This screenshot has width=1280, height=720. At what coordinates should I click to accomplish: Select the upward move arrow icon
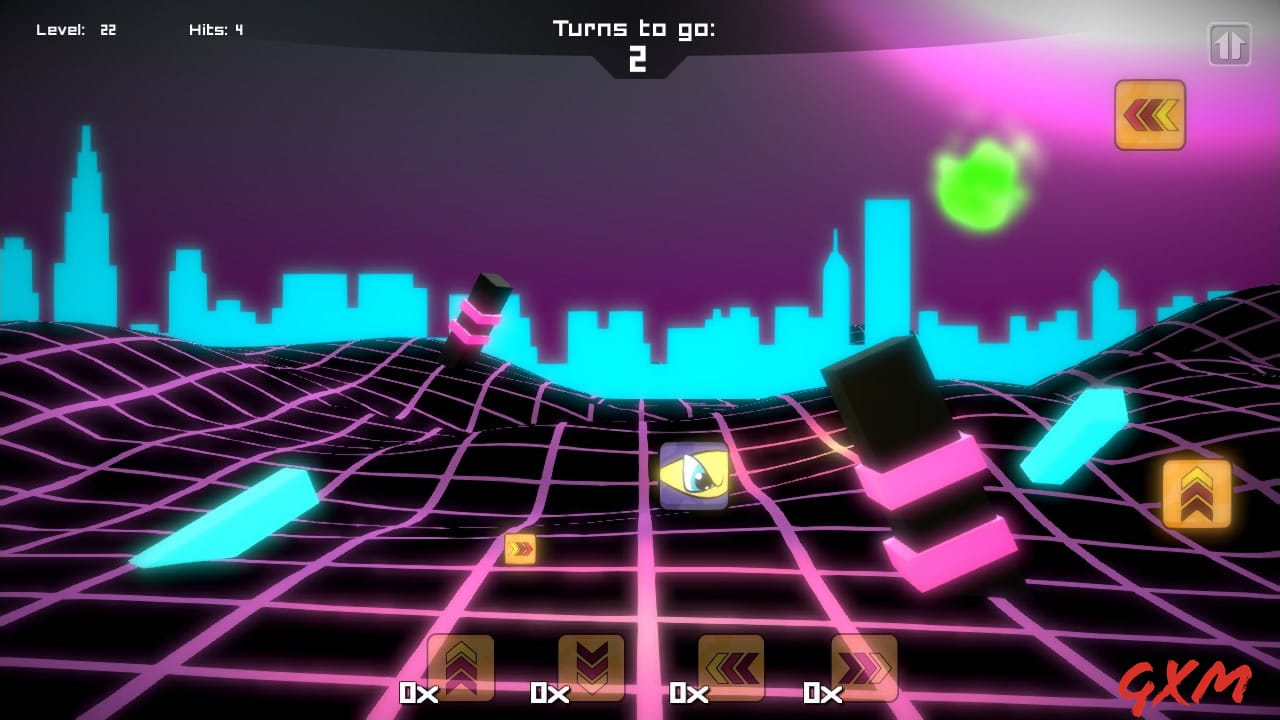[x=460, y=666]
